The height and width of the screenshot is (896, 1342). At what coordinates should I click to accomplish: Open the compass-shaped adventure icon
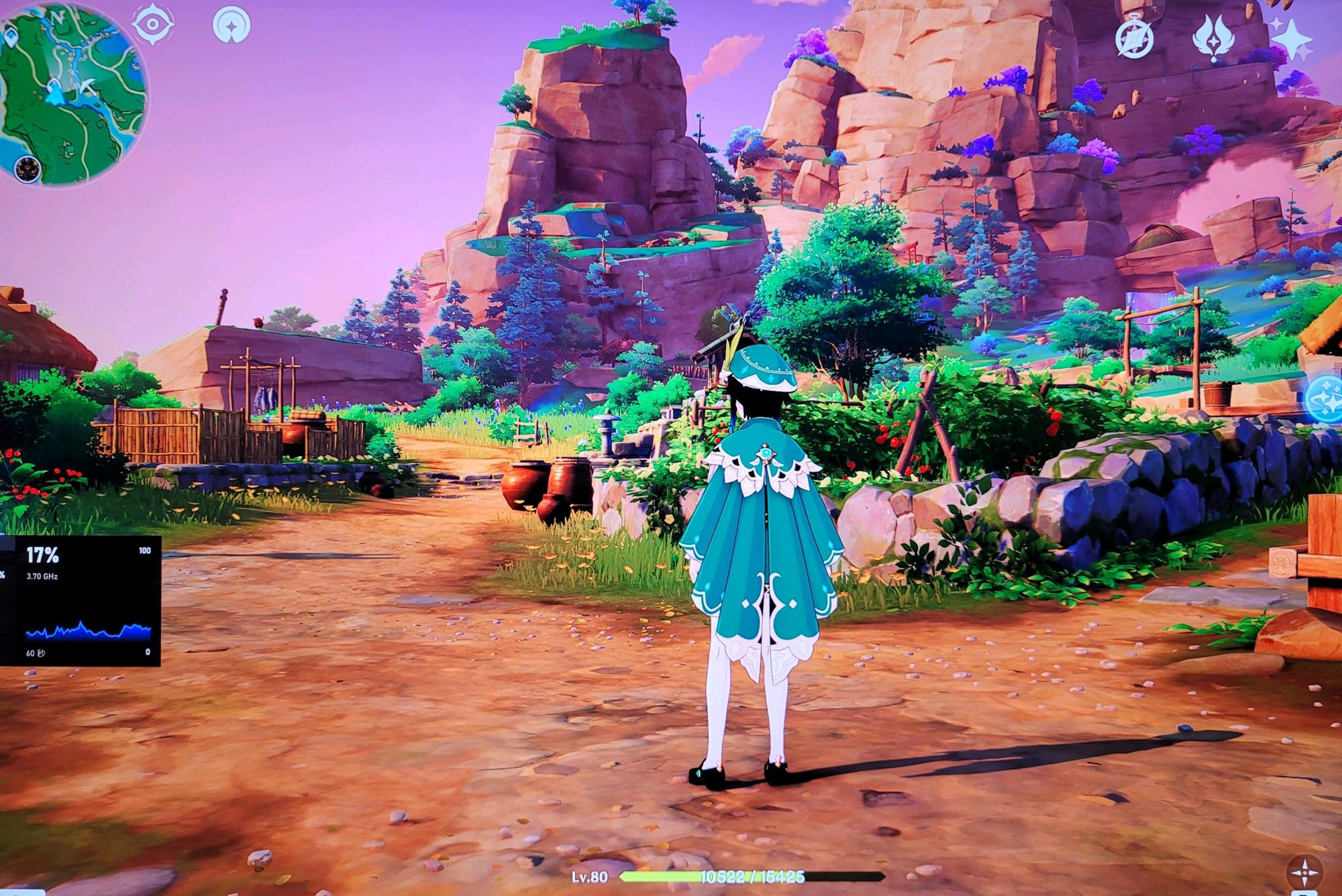[1135, 38]
